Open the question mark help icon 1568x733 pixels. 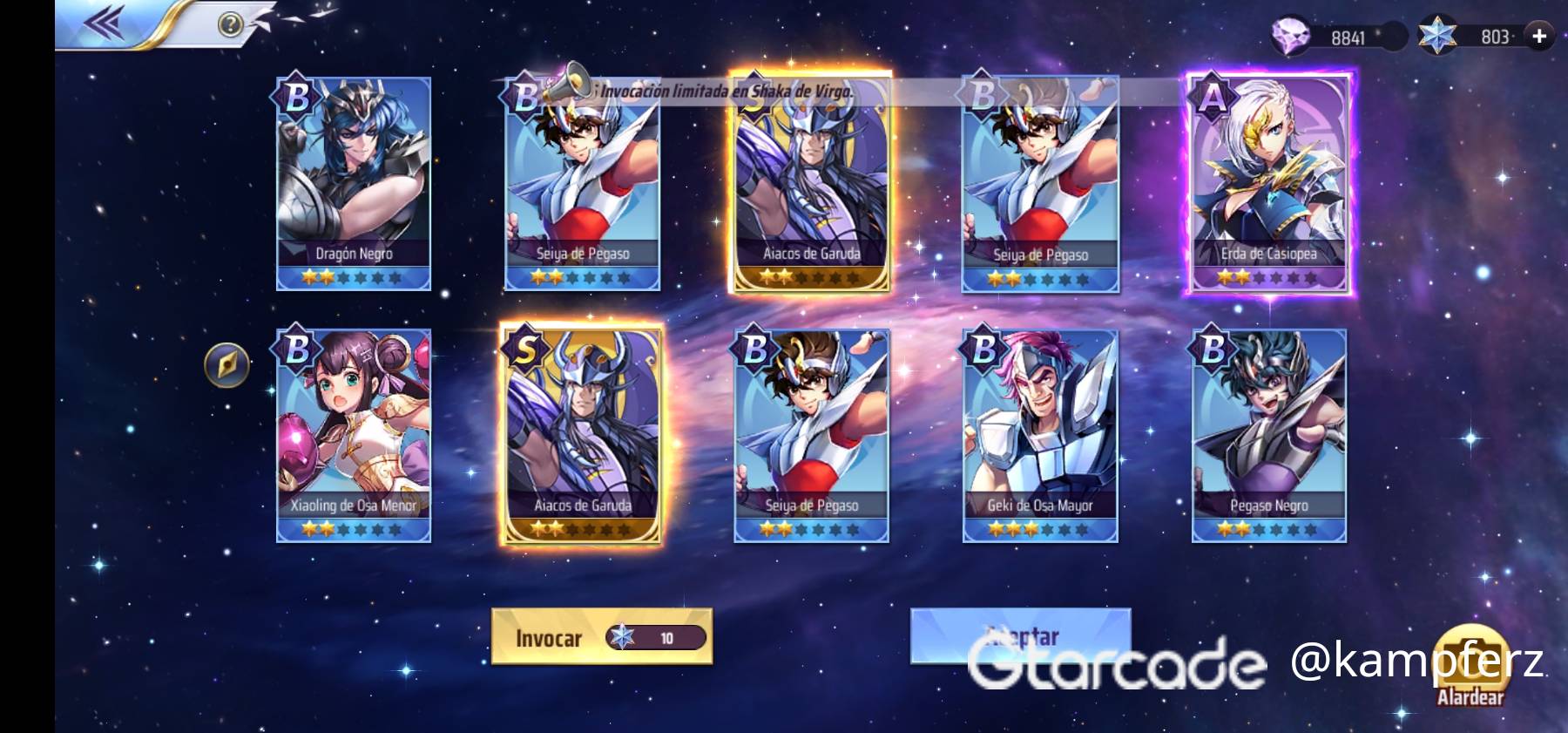click(229, 24)
